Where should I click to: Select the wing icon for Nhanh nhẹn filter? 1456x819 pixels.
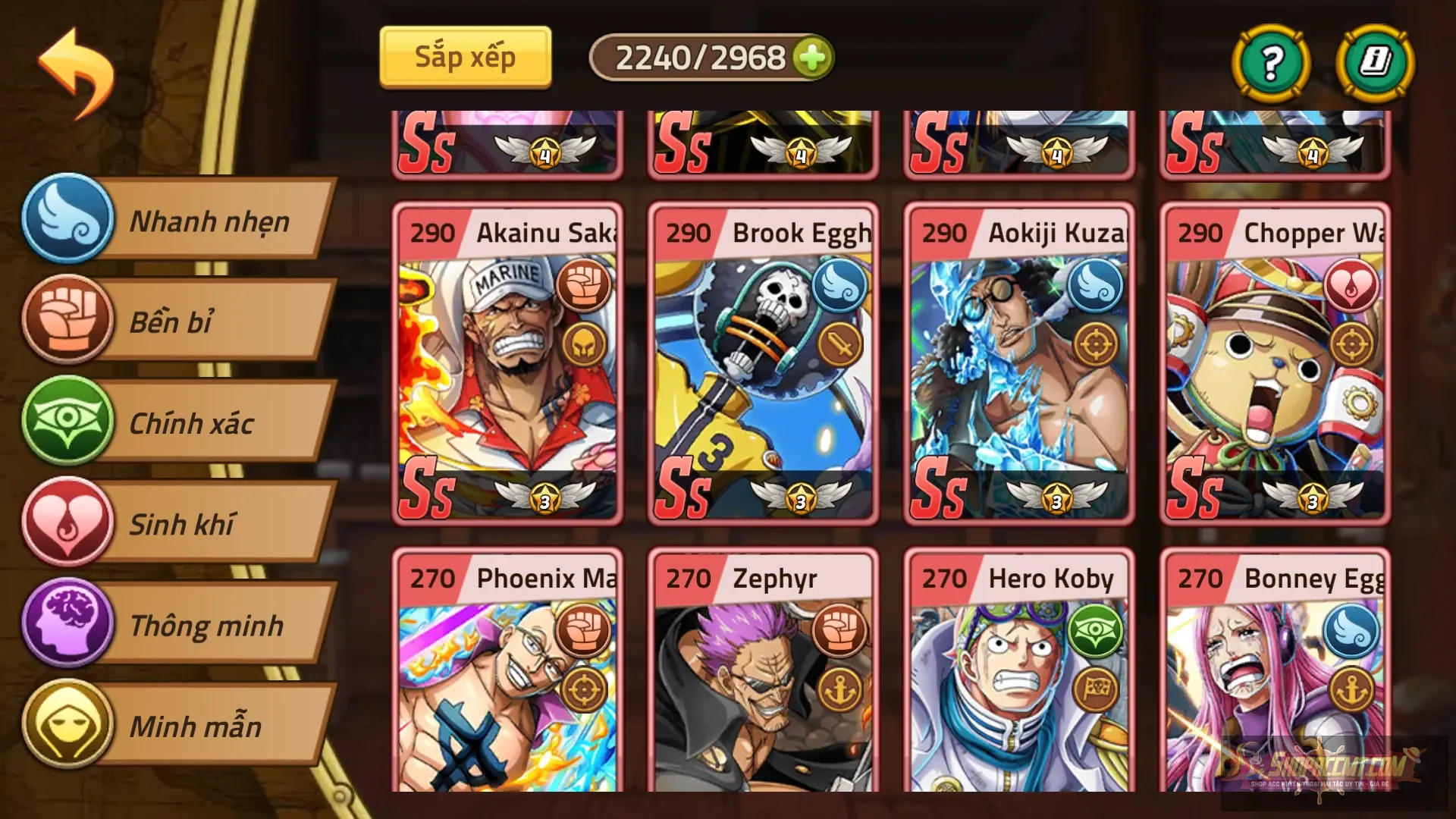click(67, 221)
